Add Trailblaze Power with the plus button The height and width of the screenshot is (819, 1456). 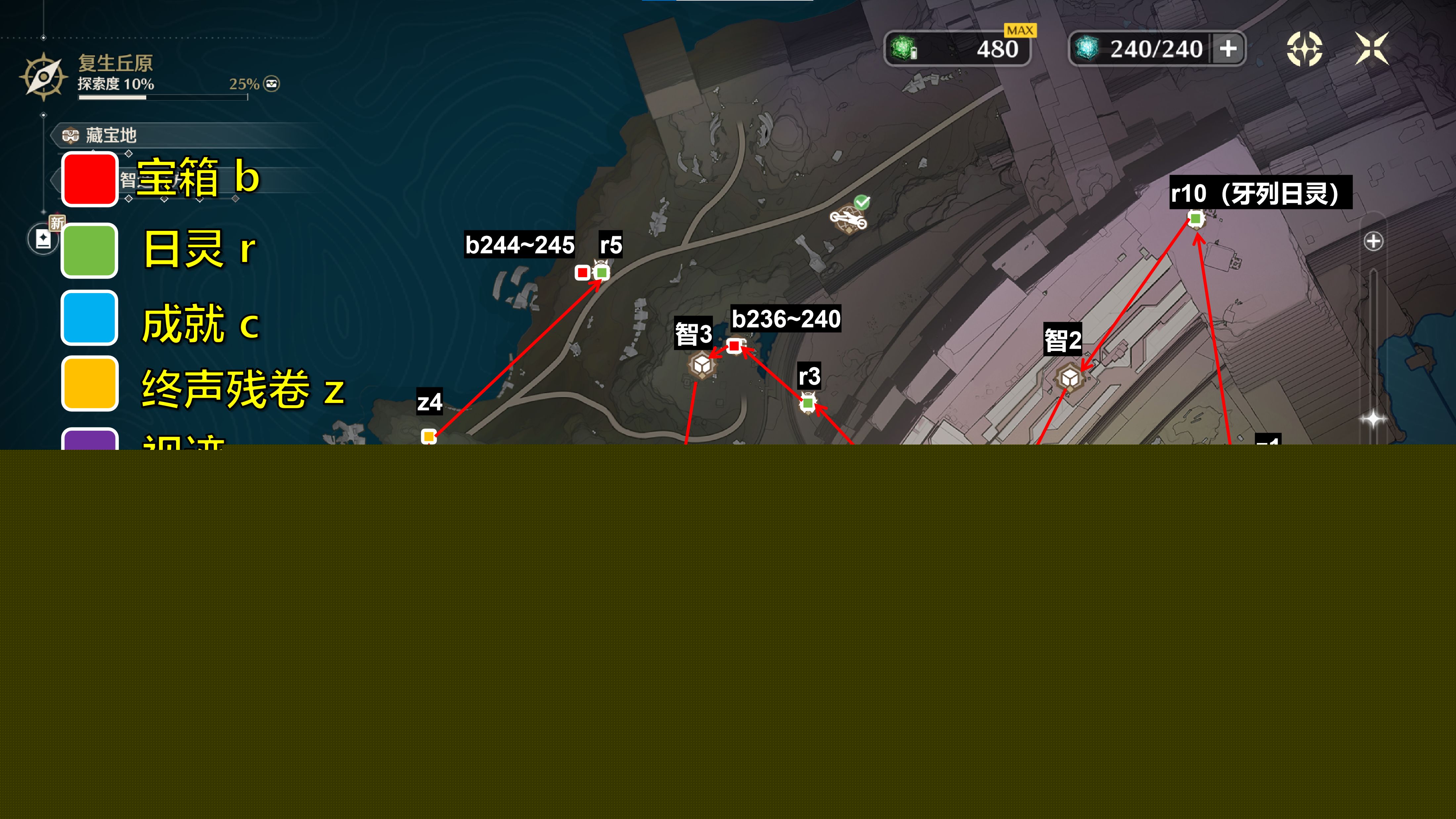pos(1228,49)
